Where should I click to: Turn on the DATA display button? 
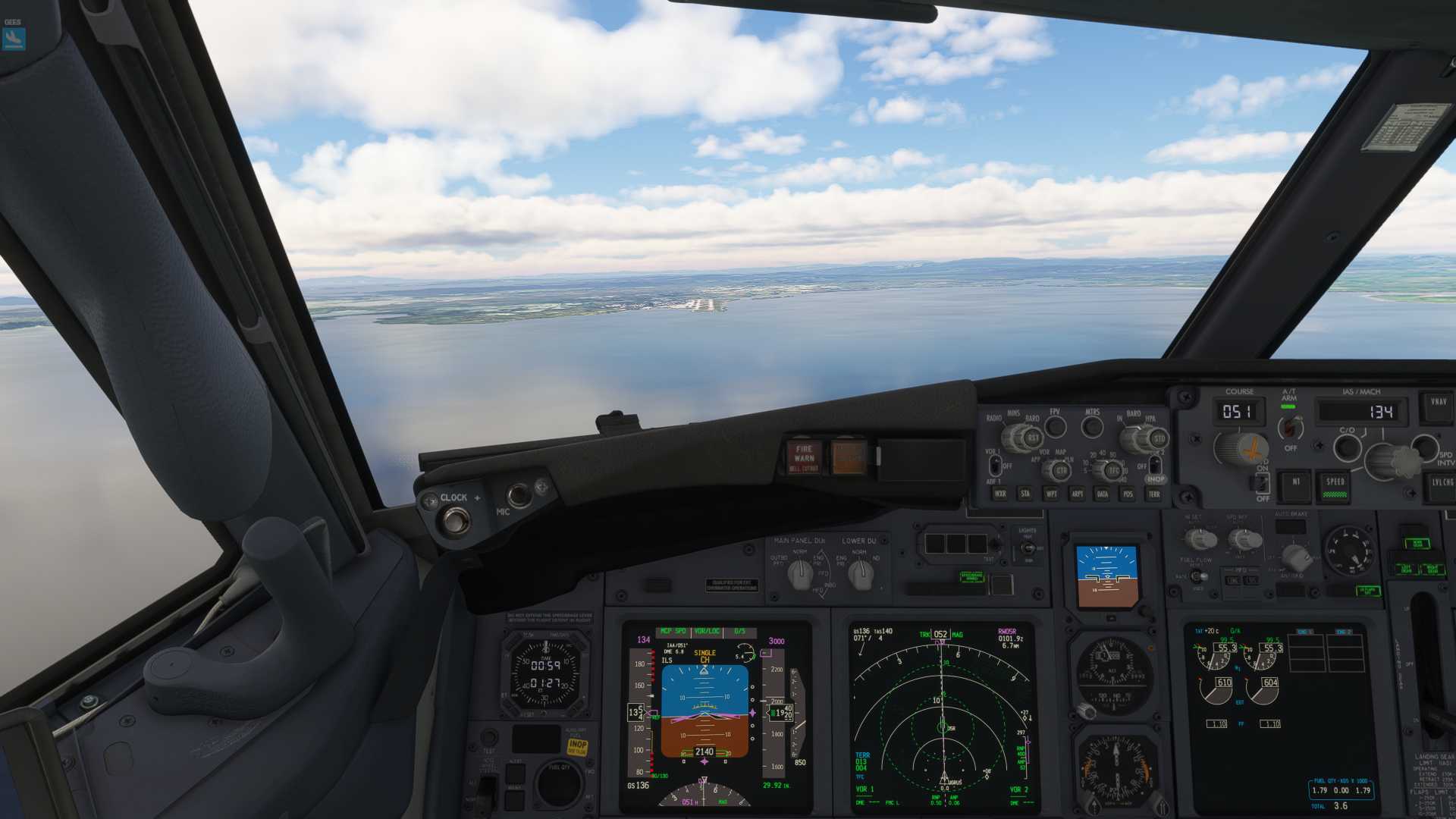(x=1103, y=494)
